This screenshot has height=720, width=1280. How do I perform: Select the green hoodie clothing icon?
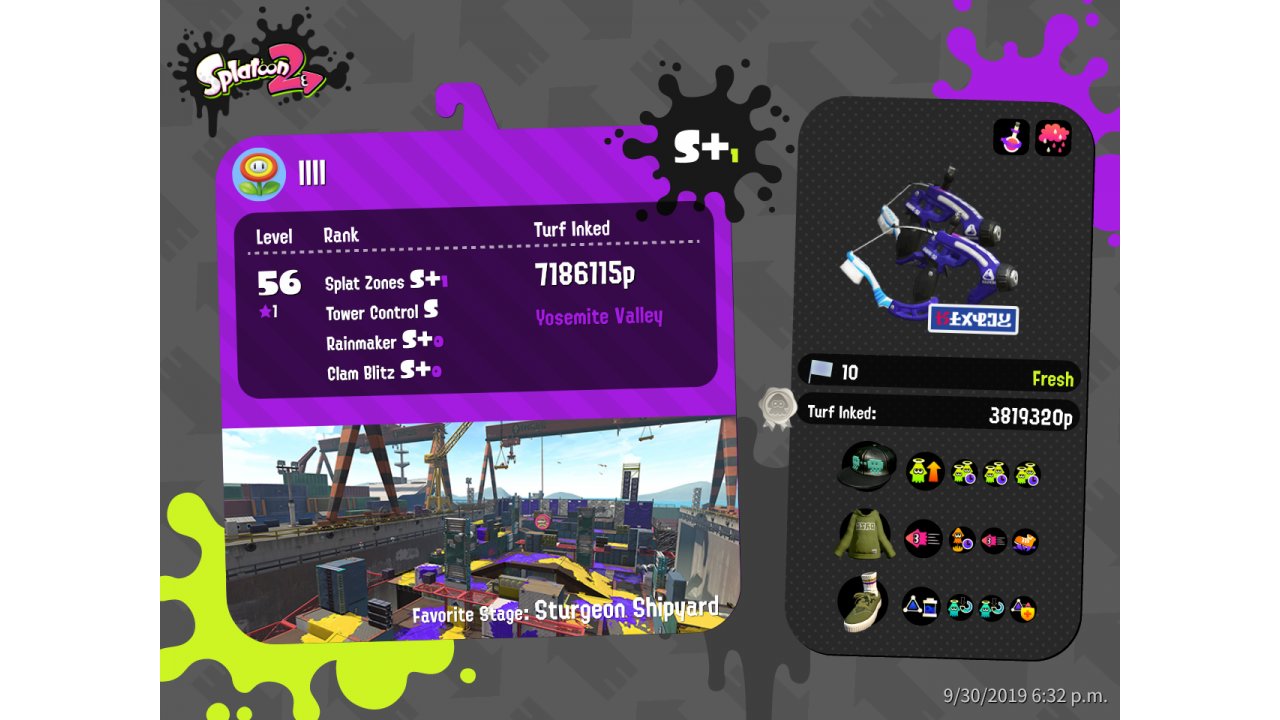[x=863, y=535]
